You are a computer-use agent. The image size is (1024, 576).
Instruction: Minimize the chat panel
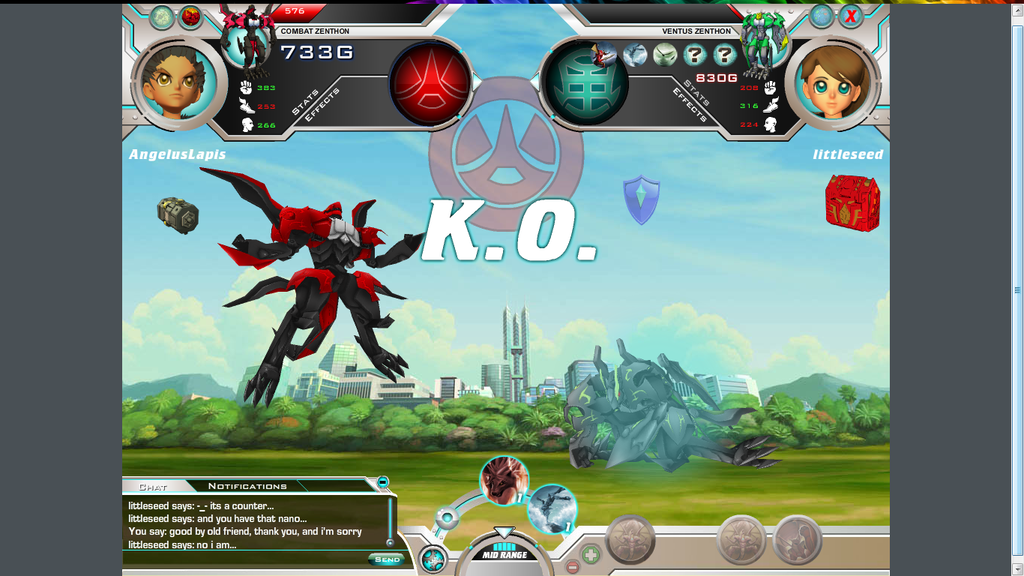pos(382,483)
